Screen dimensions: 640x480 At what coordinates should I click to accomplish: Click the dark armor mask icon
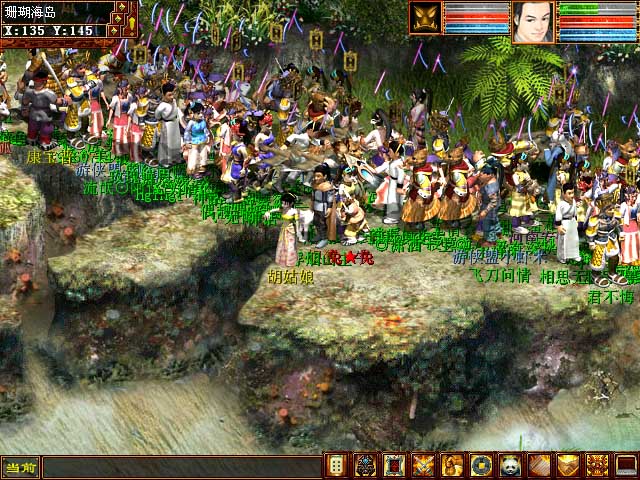click(366, 466)
